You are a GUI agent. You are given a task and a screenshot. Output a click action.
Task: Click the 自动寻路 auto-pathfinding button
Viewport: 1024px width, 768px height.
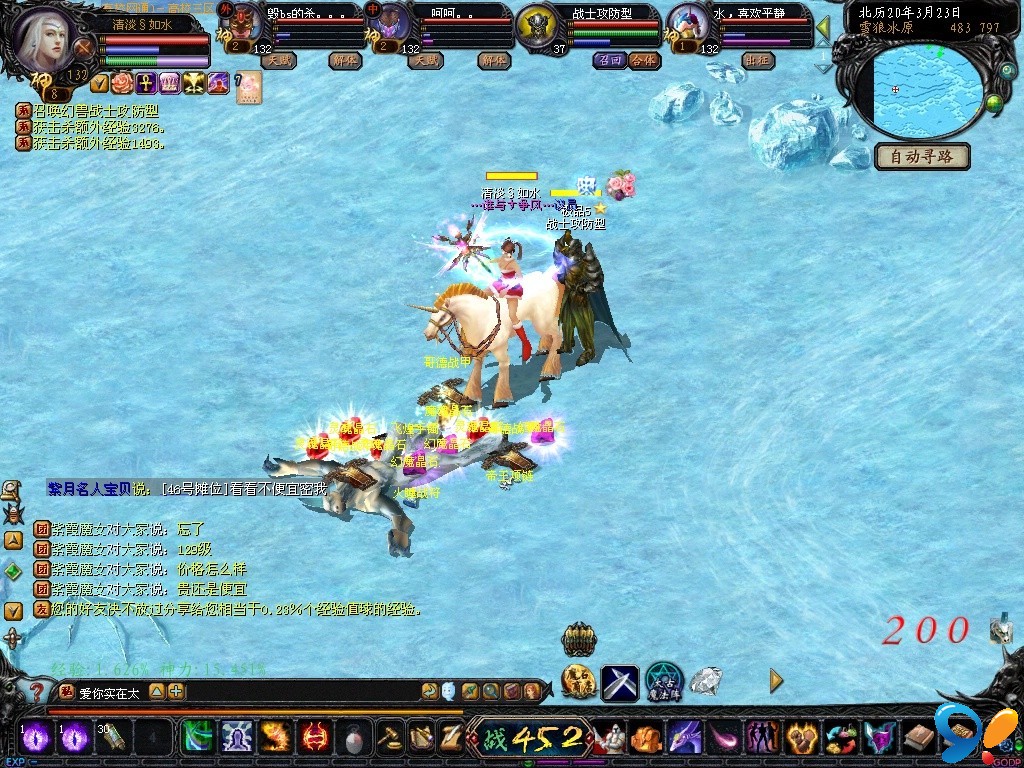tap(922, 157)
